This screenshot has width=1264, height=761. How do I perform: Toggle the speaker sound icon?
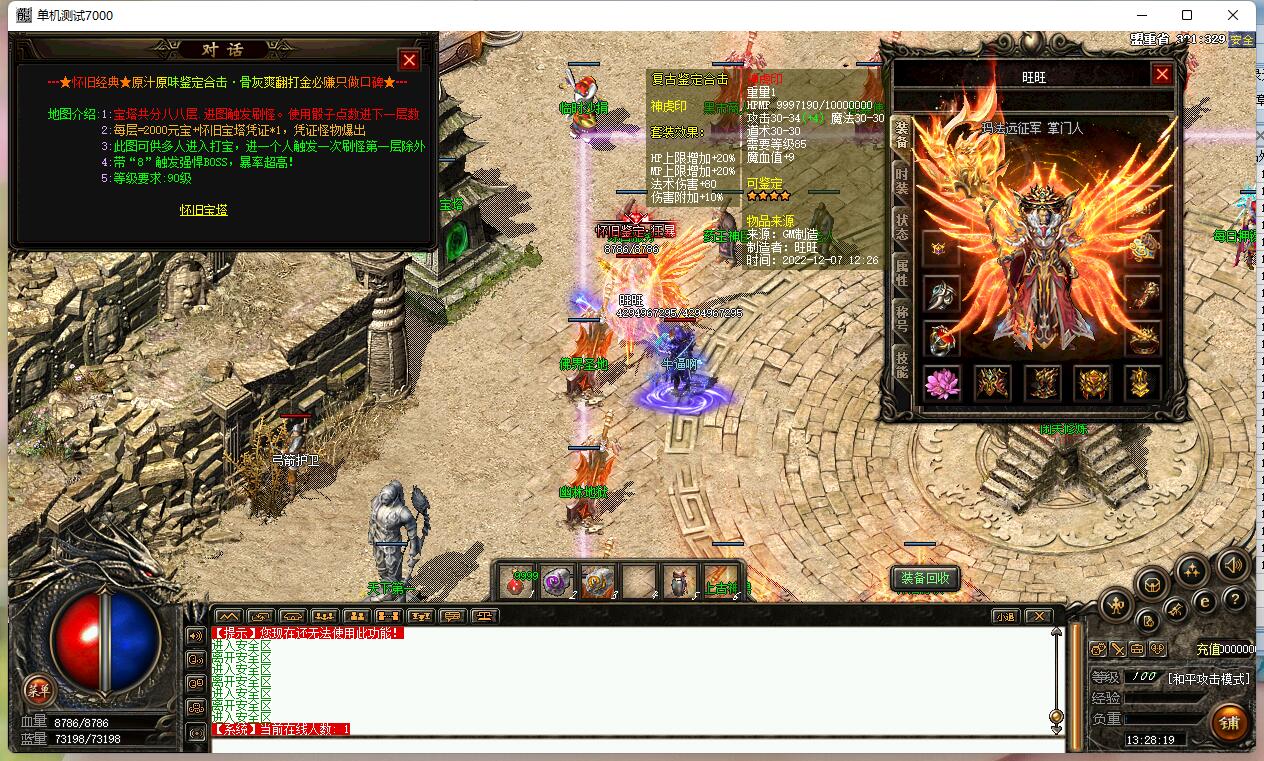(x=1233, y=566)
